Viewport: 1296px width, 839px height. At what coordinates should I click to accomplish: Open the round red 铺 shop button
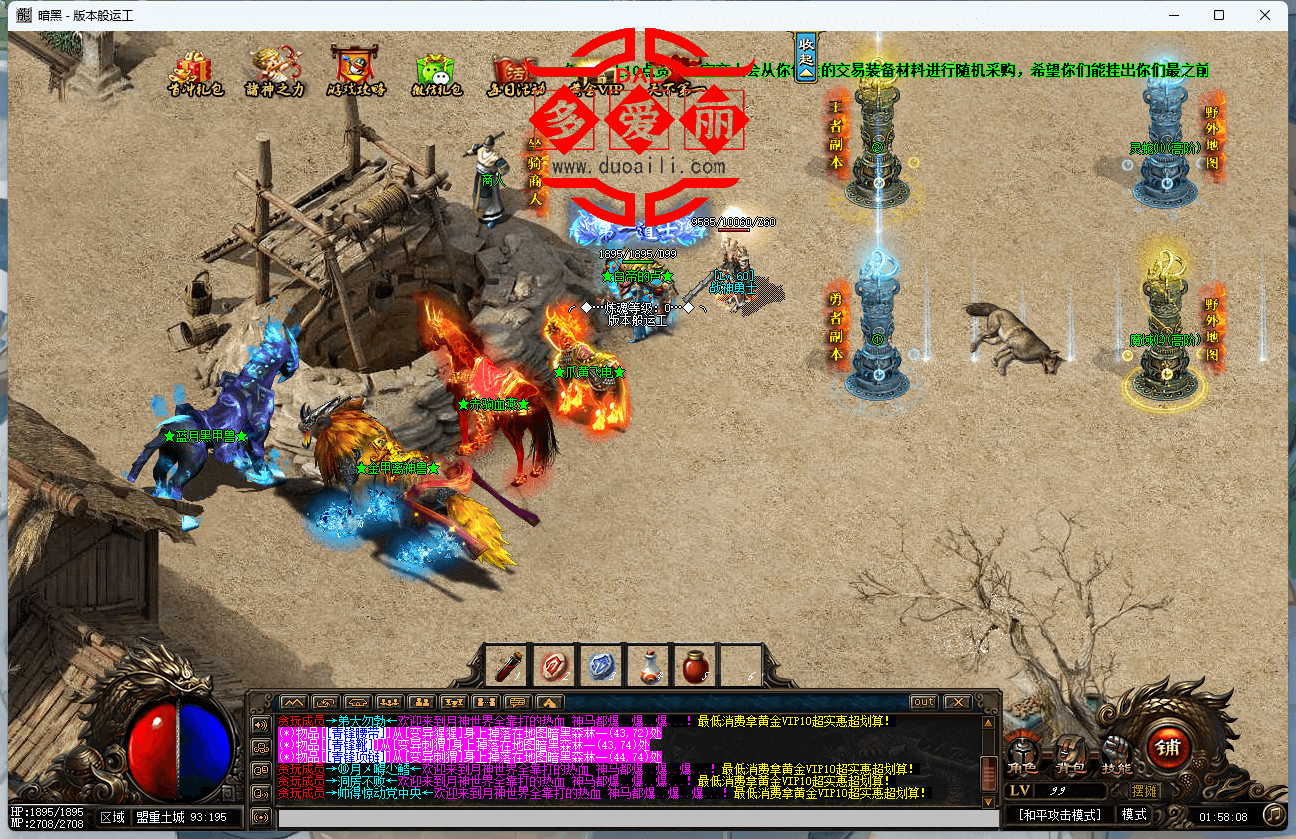click(x=1167, y=746)
